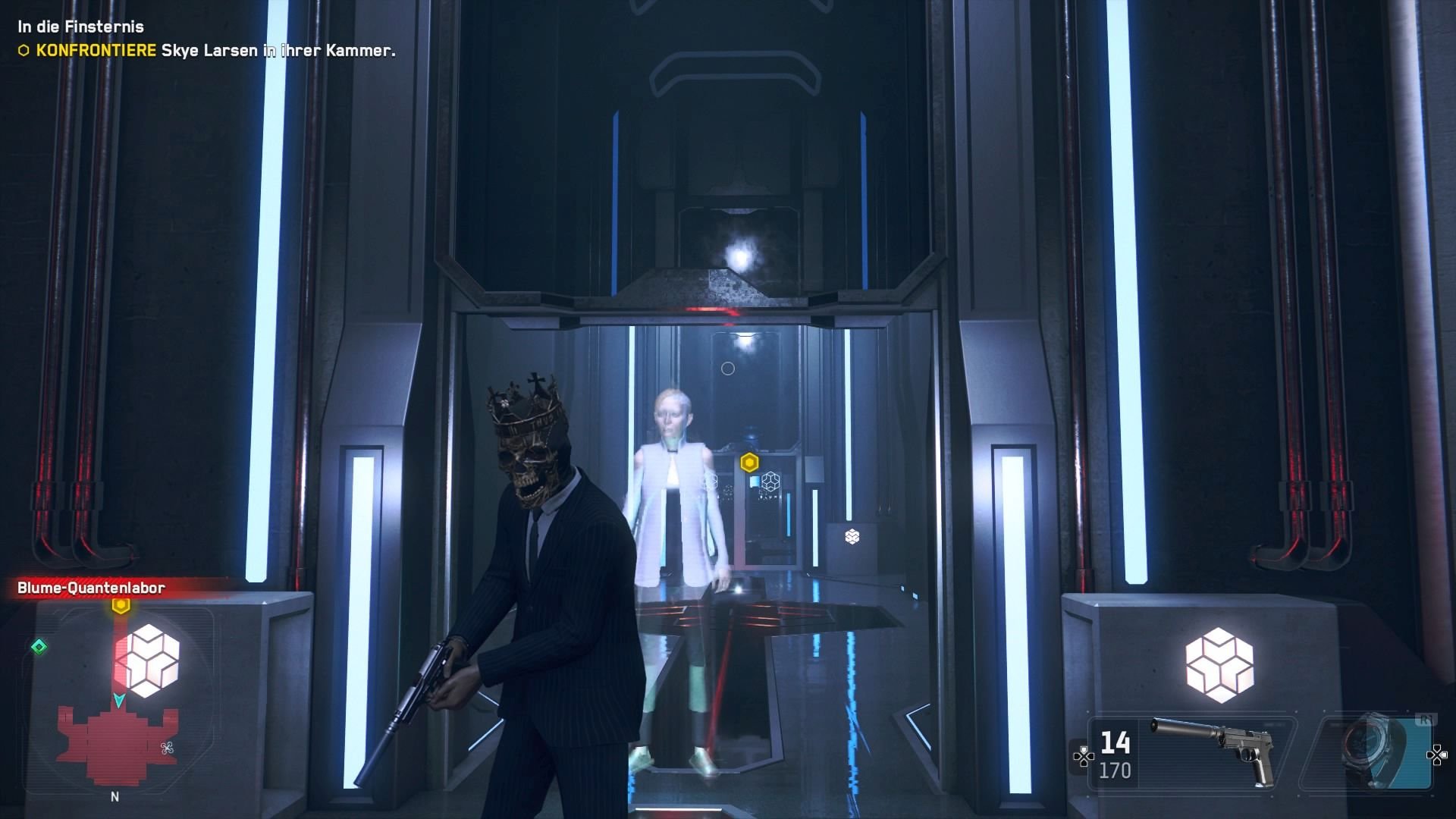This screenshot has width=1456, height=819.
Task: Select the player direction arrow on the minimap
Action: point(118,701)
